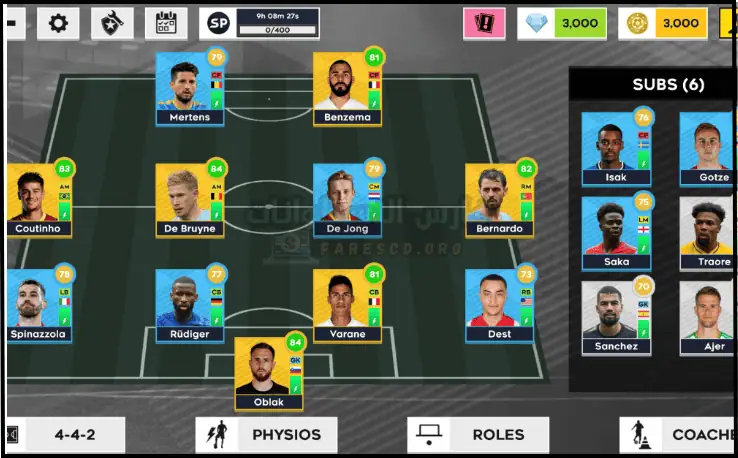Select De Jong midfielder card

point(347,199)
